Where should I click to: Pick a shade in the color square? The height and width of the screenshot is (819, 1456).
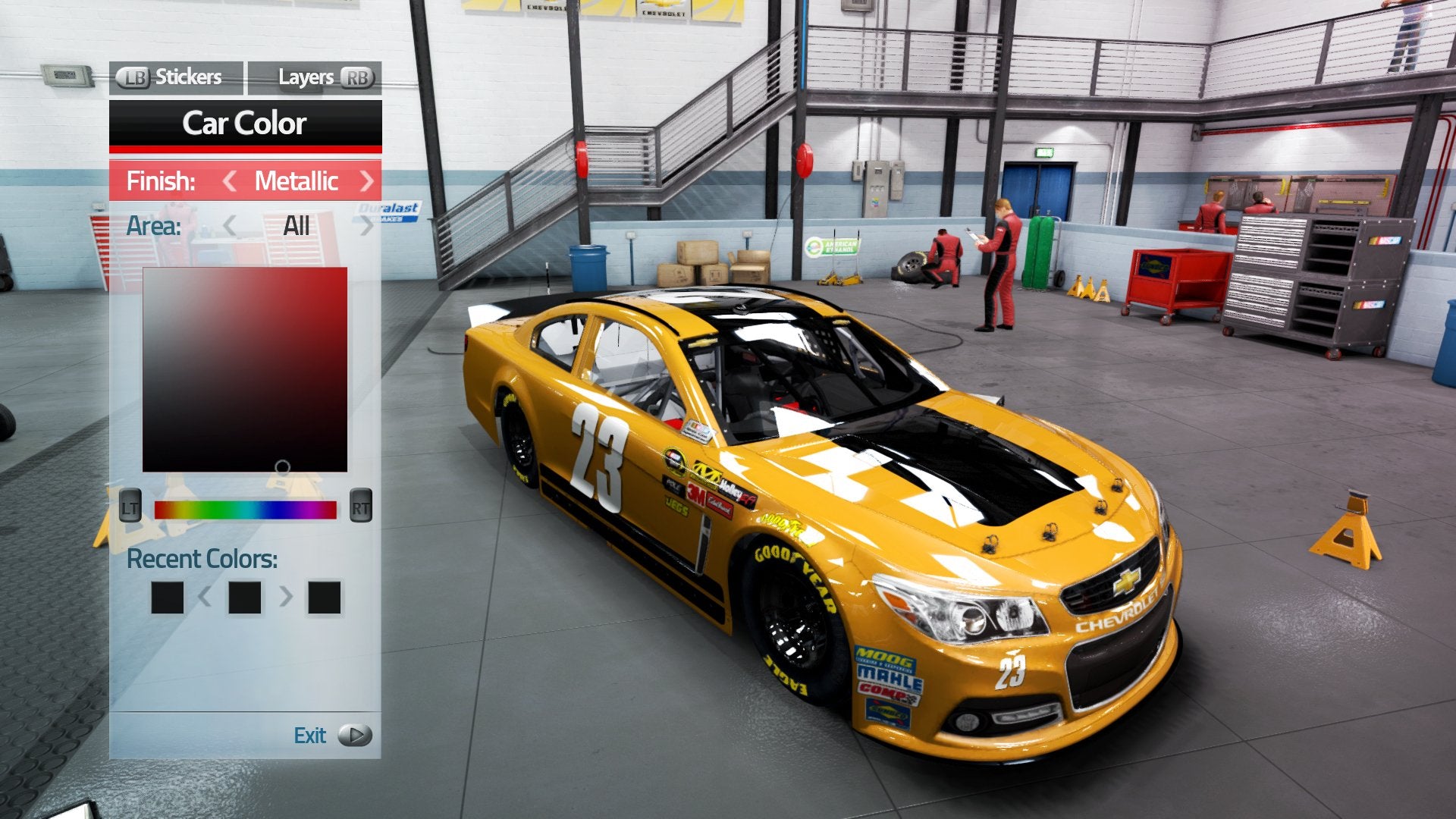point(245,369)
